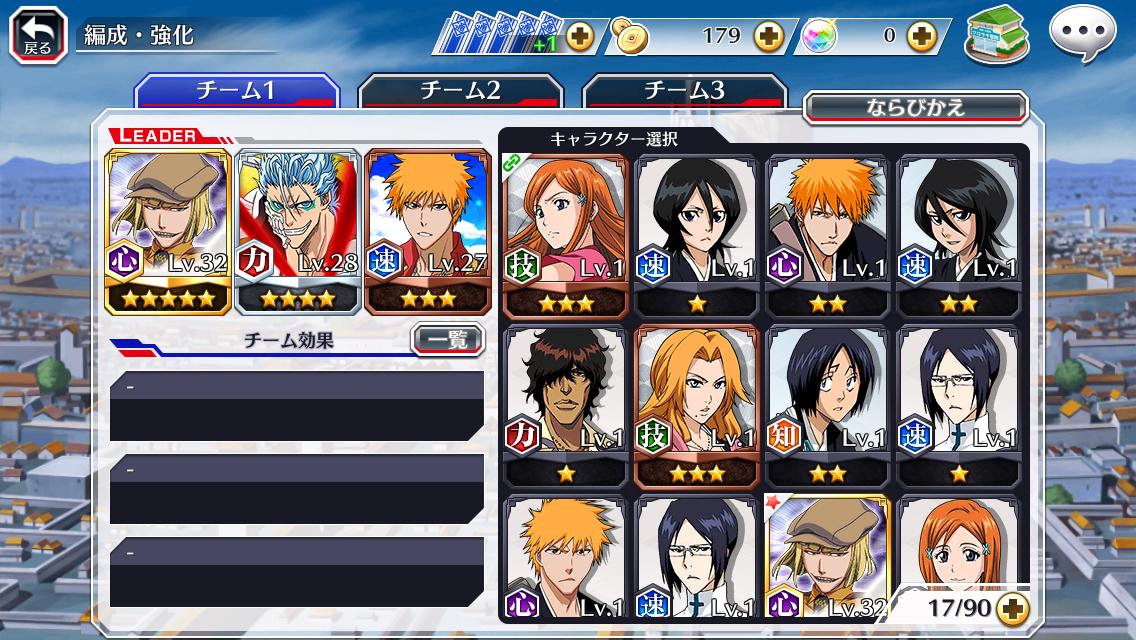The image size is (1136, 640).
Task: Choose the two-star 心 orange-haired swordsman card
Action: 827,234
